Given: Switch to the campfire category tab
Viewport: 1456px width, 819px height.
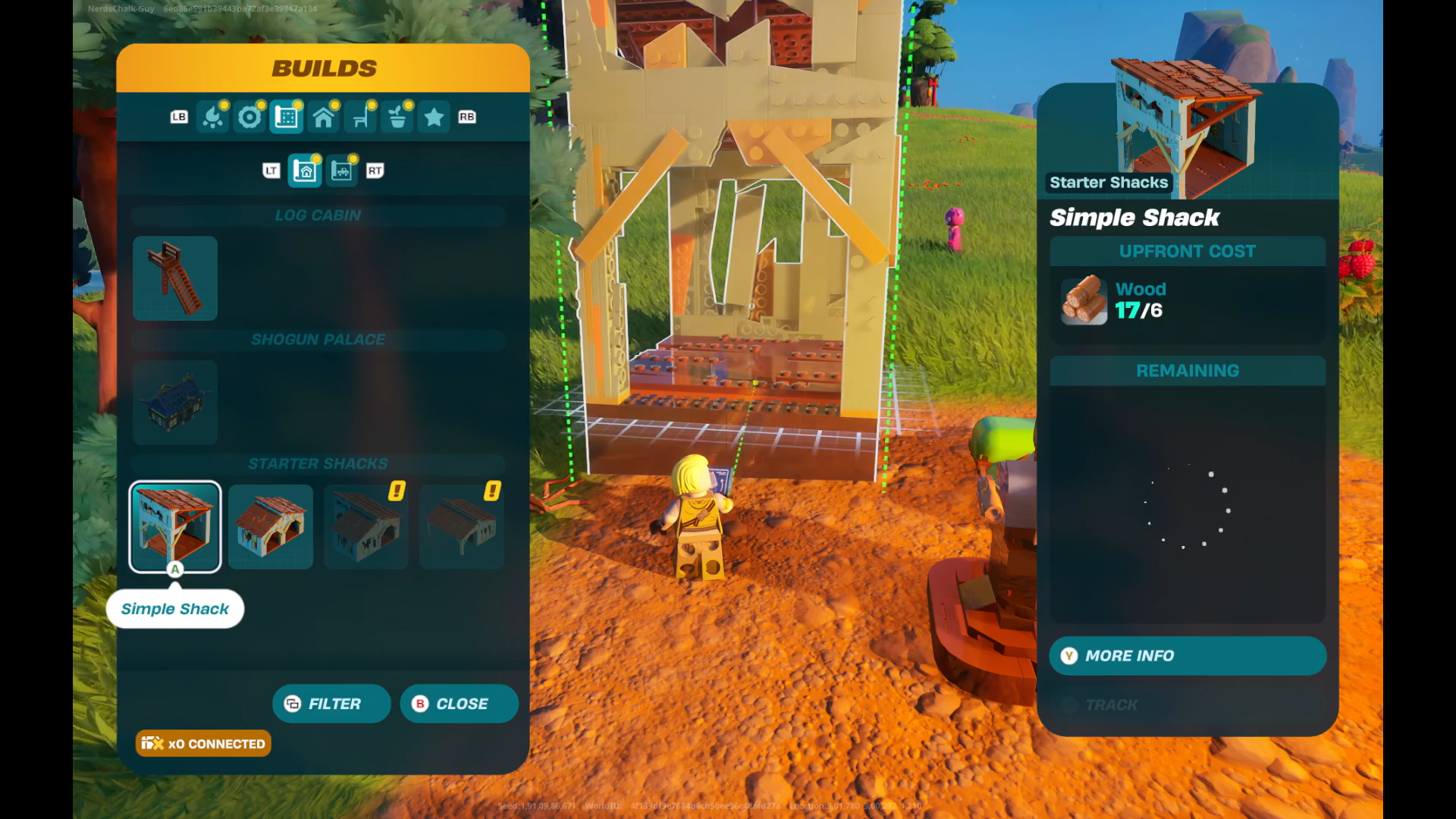Looking at the screenshot, I should pyautogui.click(x=213, y=118).
